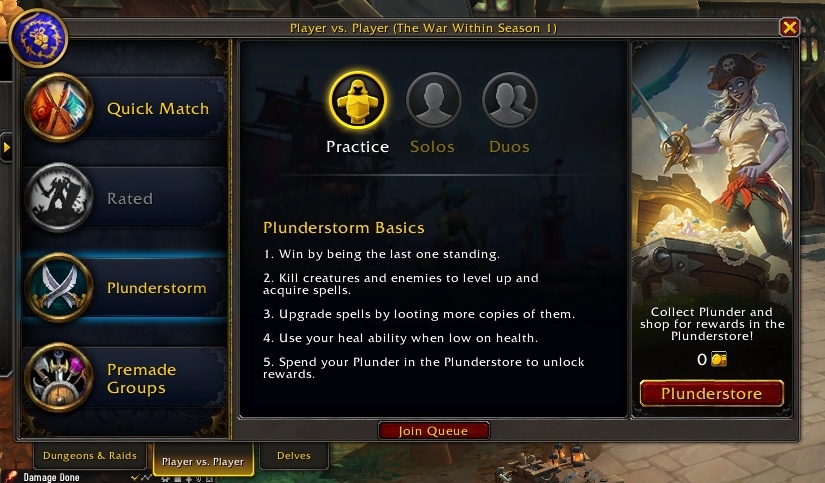Viewport: 825px width, 483px height.
Task: Expand the yellow arrow on left edge
Action: click(6, 148)
